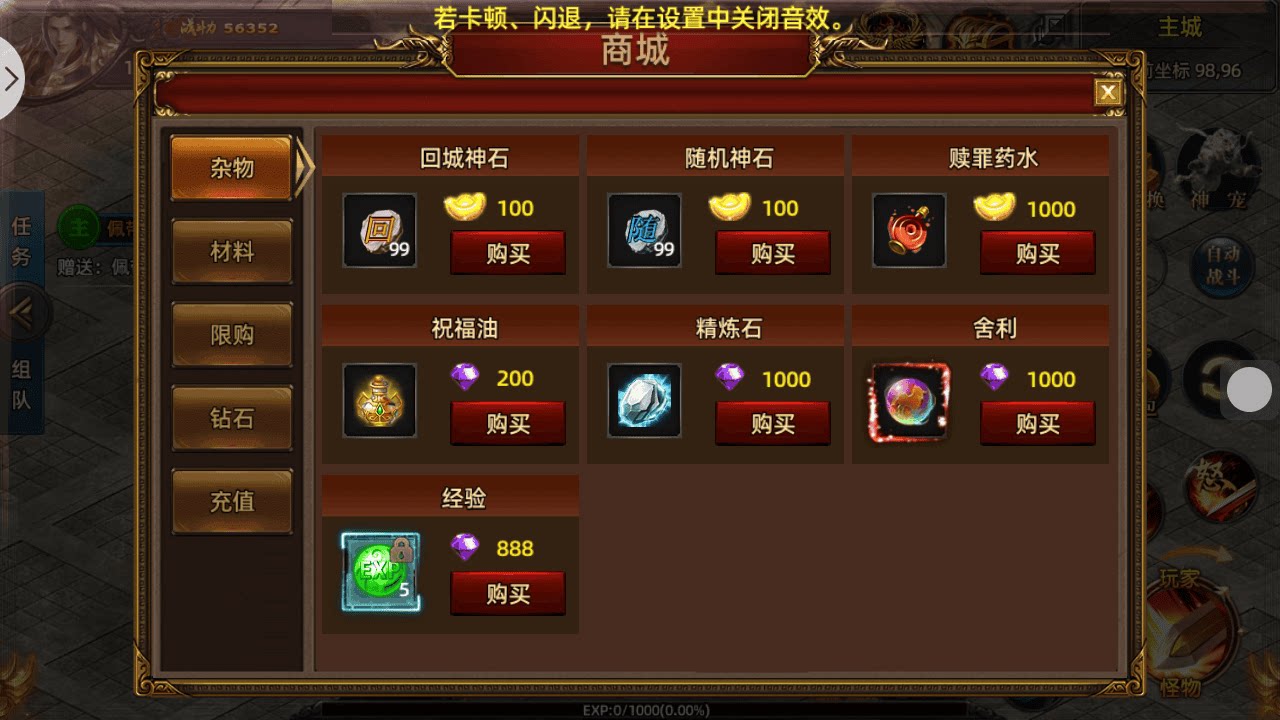
Task: Buy 回城神石 with the 购买 button
Action: pyautogui.click(x=508, y=253)
